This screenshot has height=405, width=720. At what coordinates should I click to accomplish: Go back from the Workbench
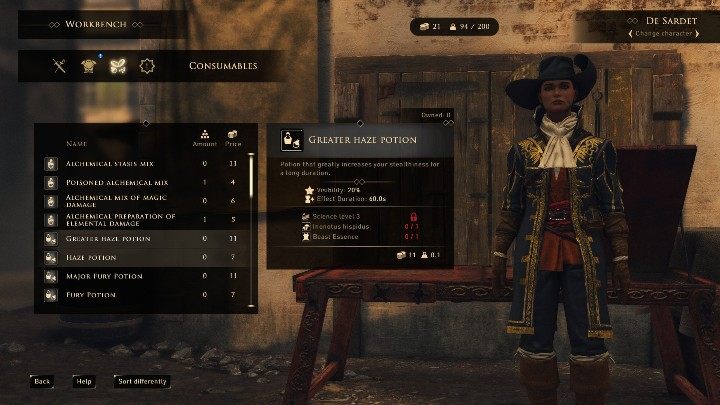pos(41,381)
